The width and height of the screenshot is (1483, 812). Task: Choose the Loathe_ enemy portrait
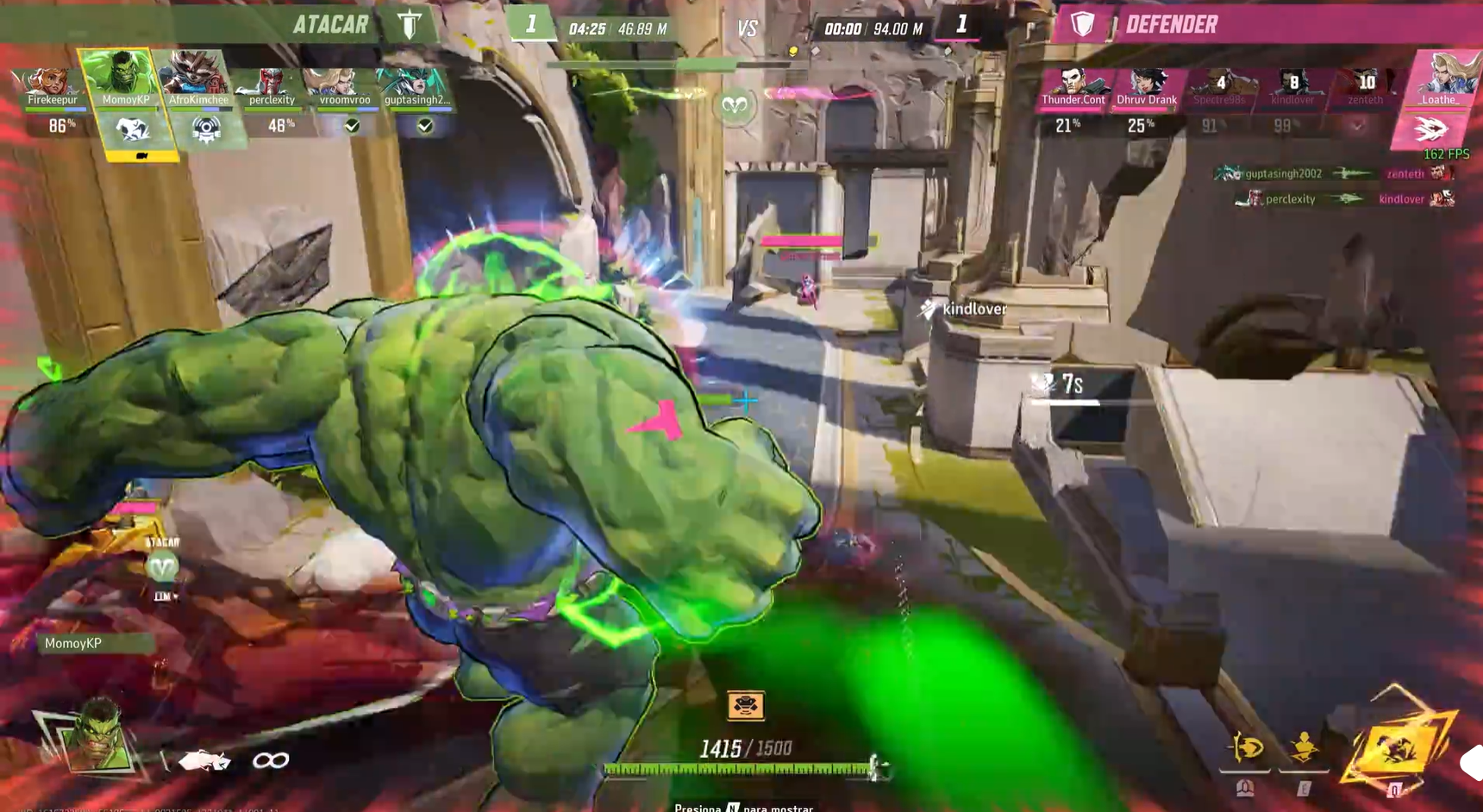point(1442,78)
